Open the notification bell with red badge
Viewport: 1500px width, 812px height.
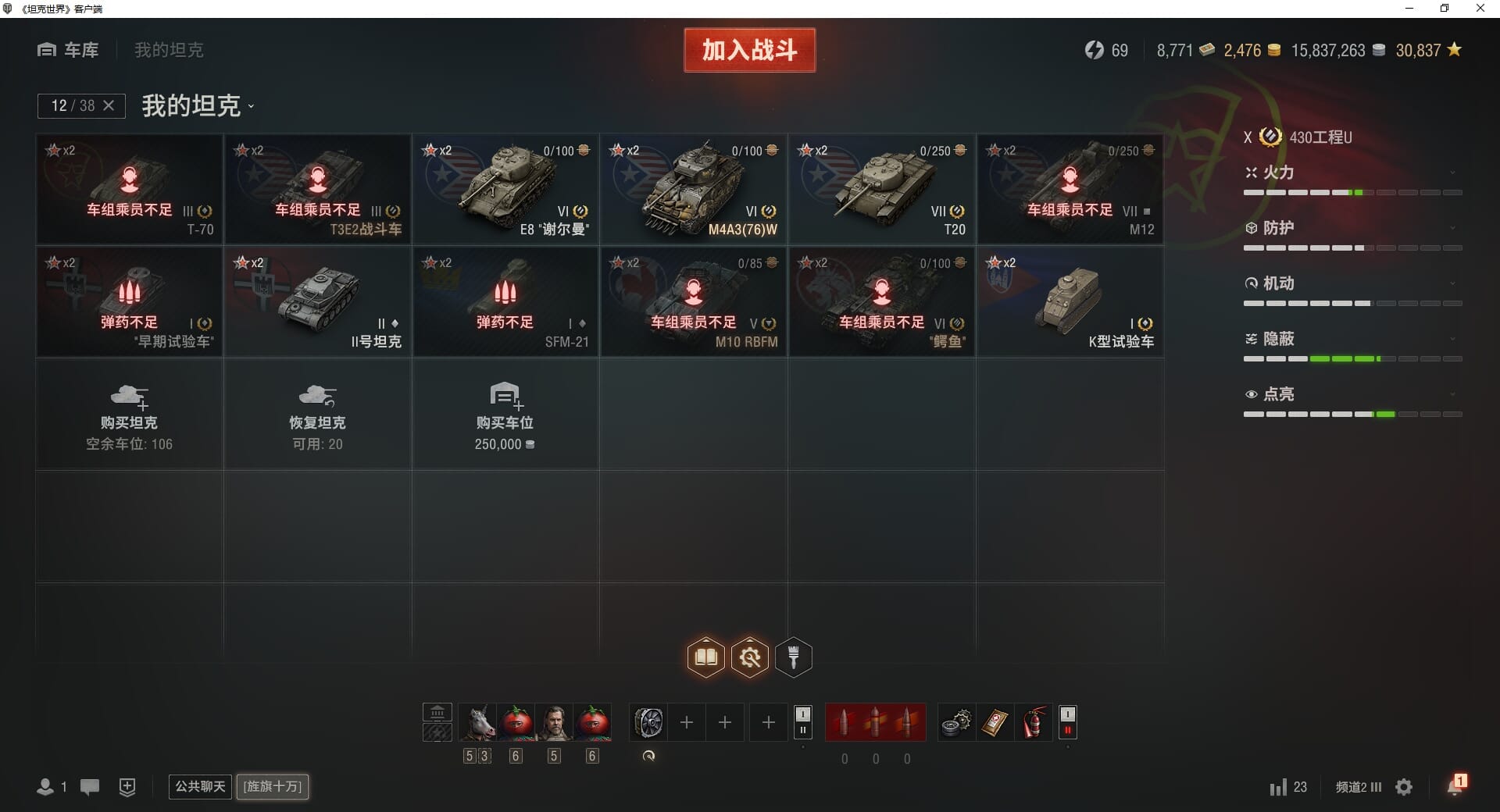point(1455,785)
